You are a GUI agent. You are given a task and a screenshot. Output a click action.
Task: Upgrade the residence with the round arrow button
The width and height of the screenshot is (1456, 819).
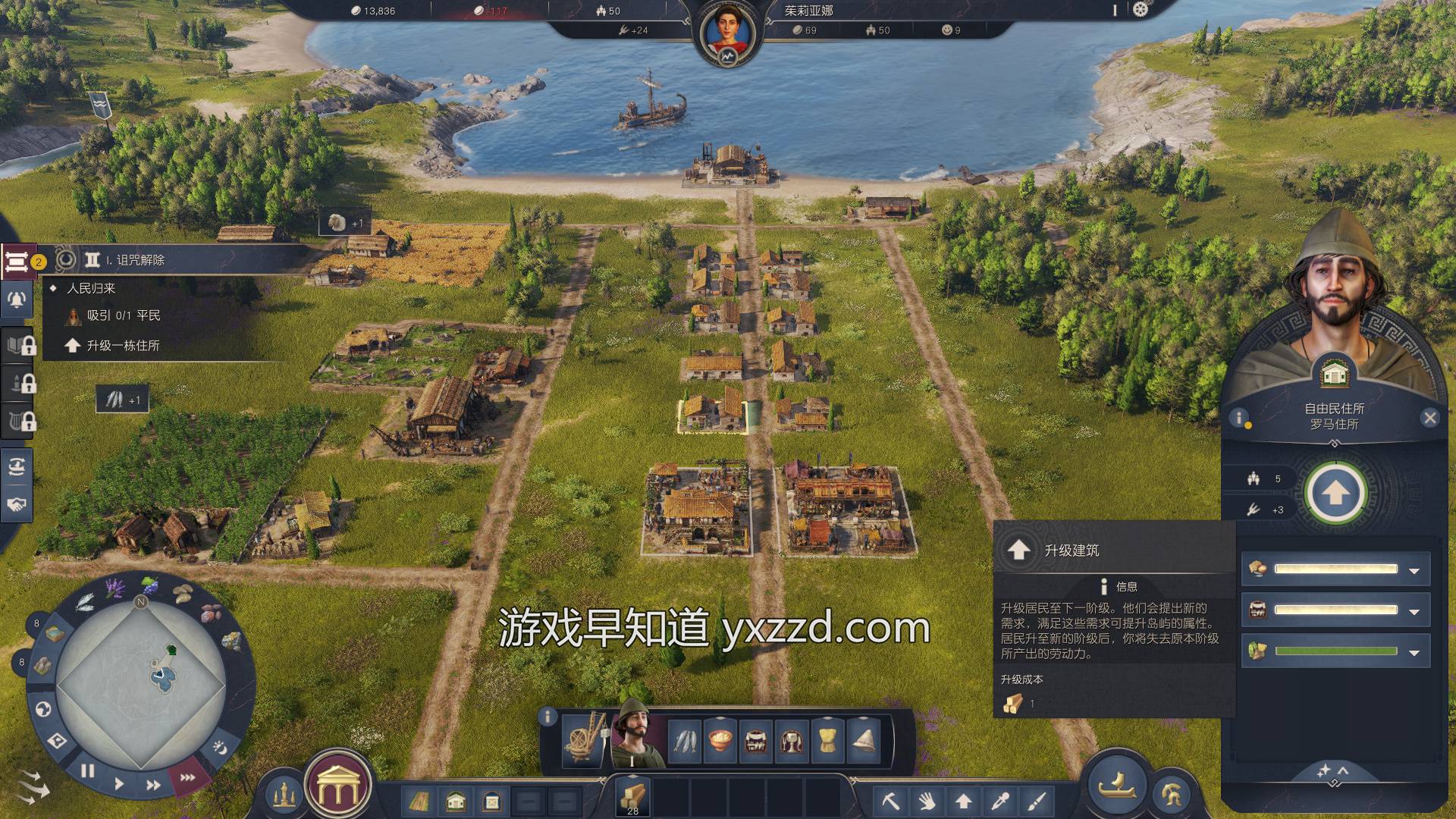1335,494
